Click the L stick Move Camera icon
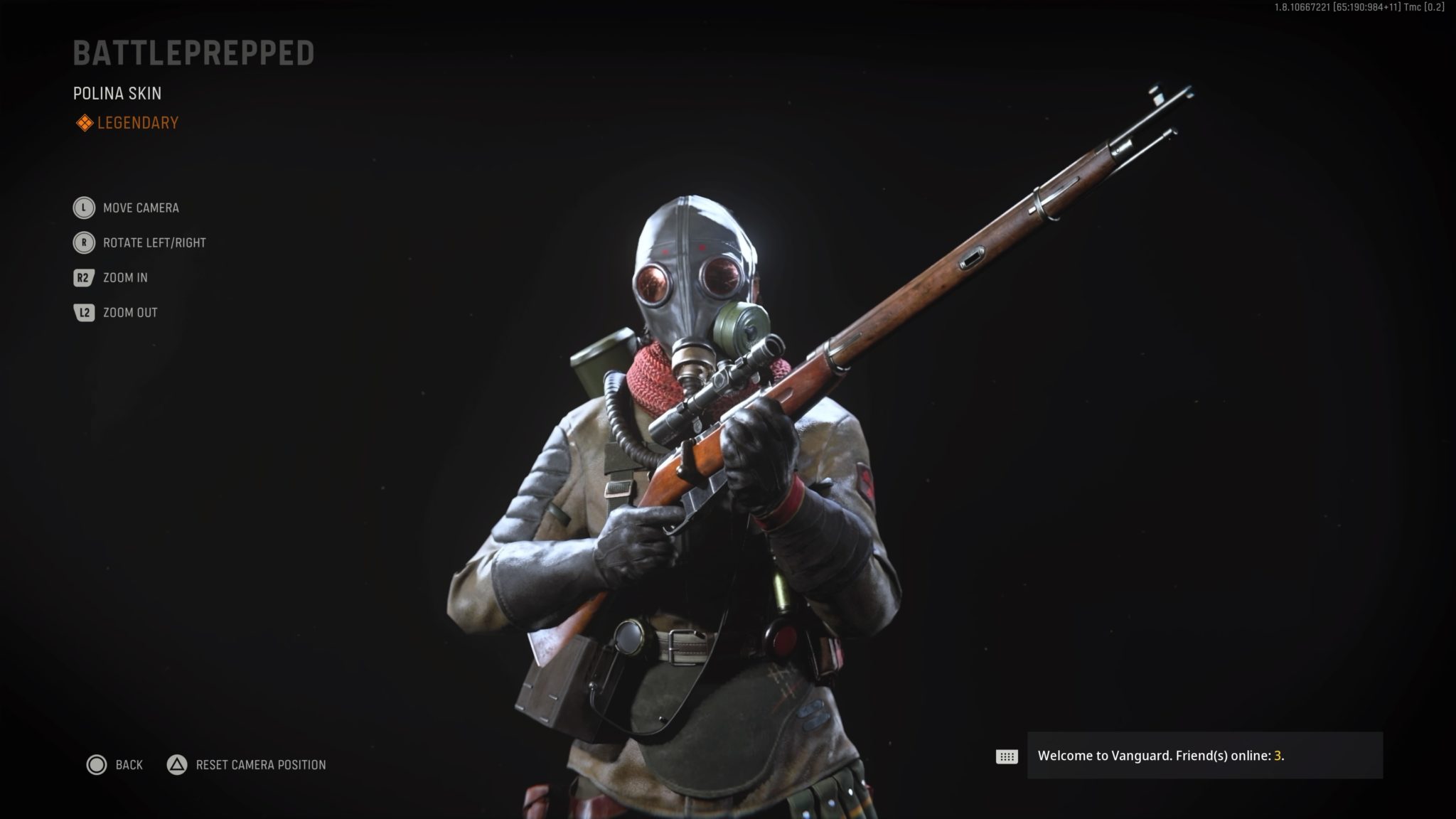The image size is (1456, 819). tap(83, 208)
